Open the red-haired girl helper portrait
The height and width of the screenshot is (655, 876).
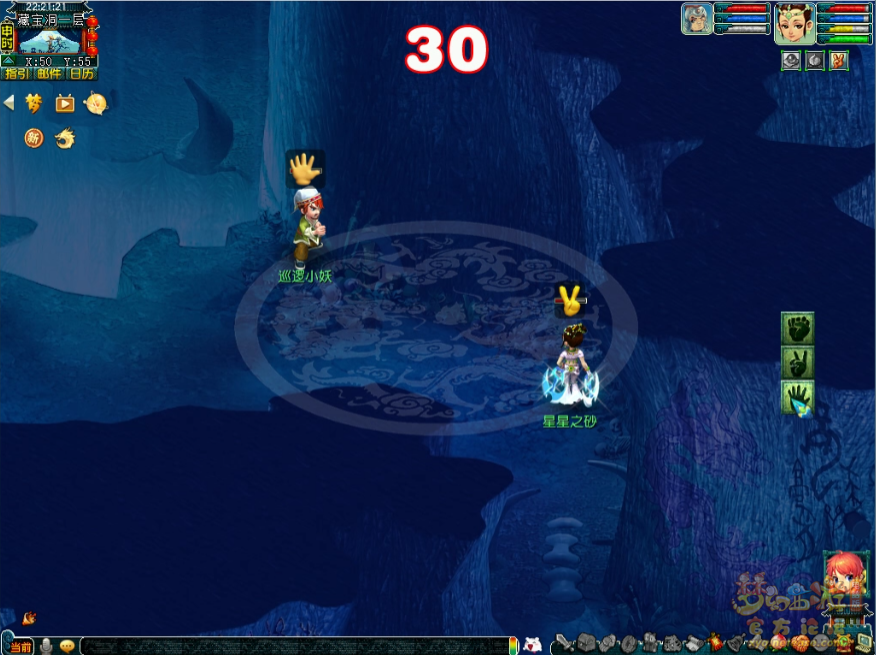[842, 574]
